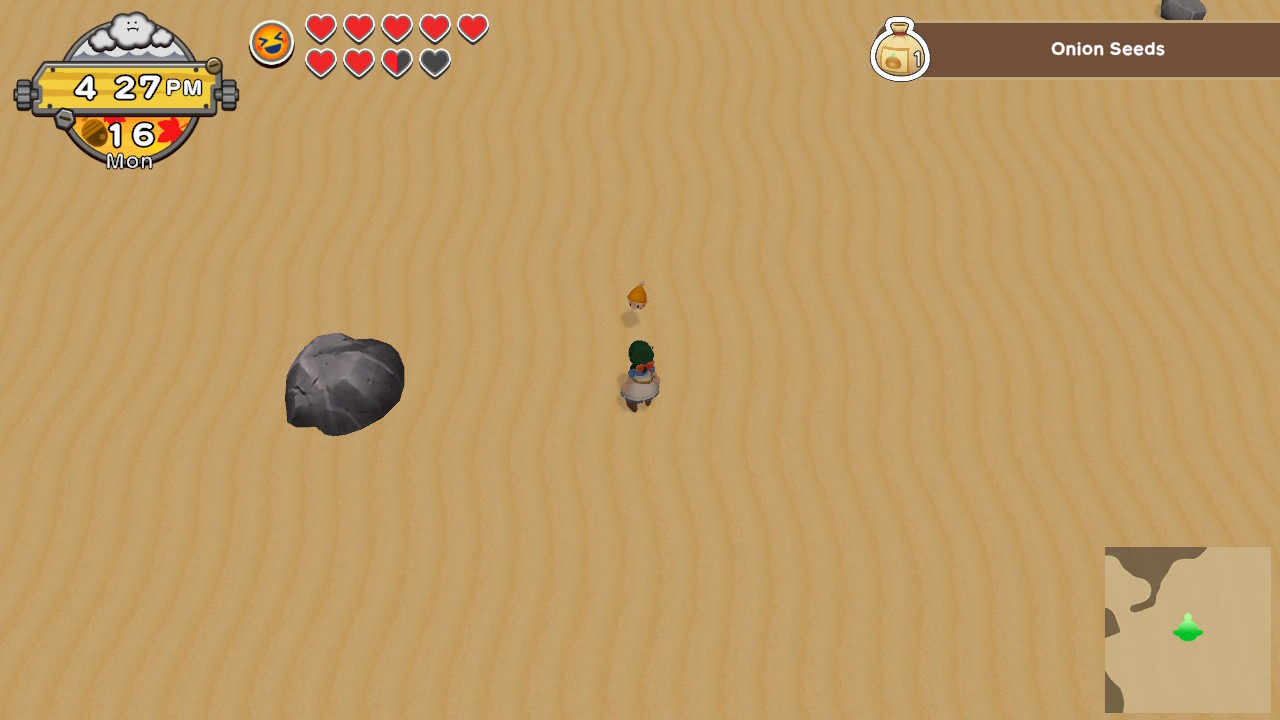This screenshot has height=720, width=1280.
Task: Click the empty gray heart
Action: 434,62
